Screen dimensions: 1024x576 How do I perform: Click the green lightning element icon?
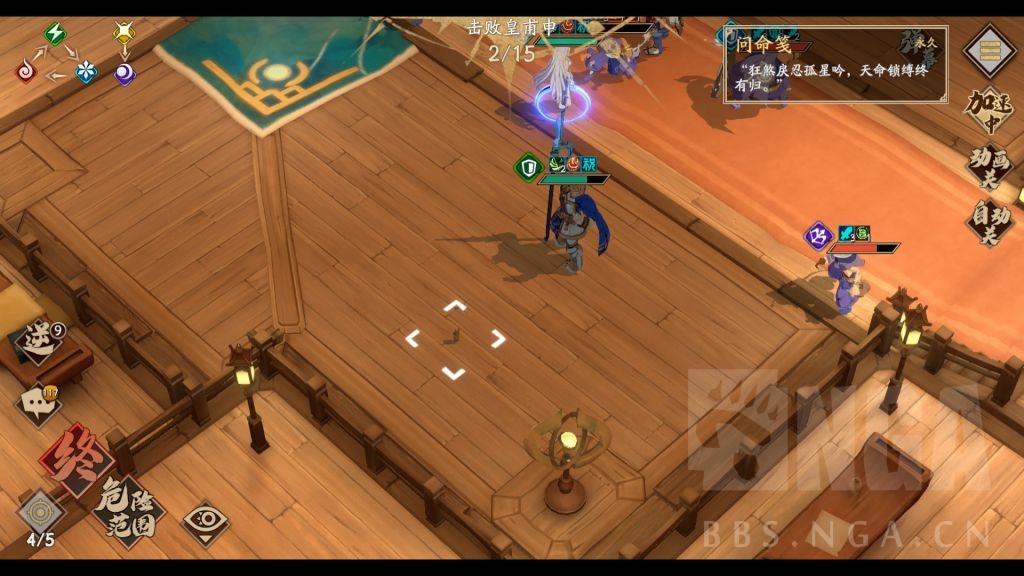coord(55,33)
